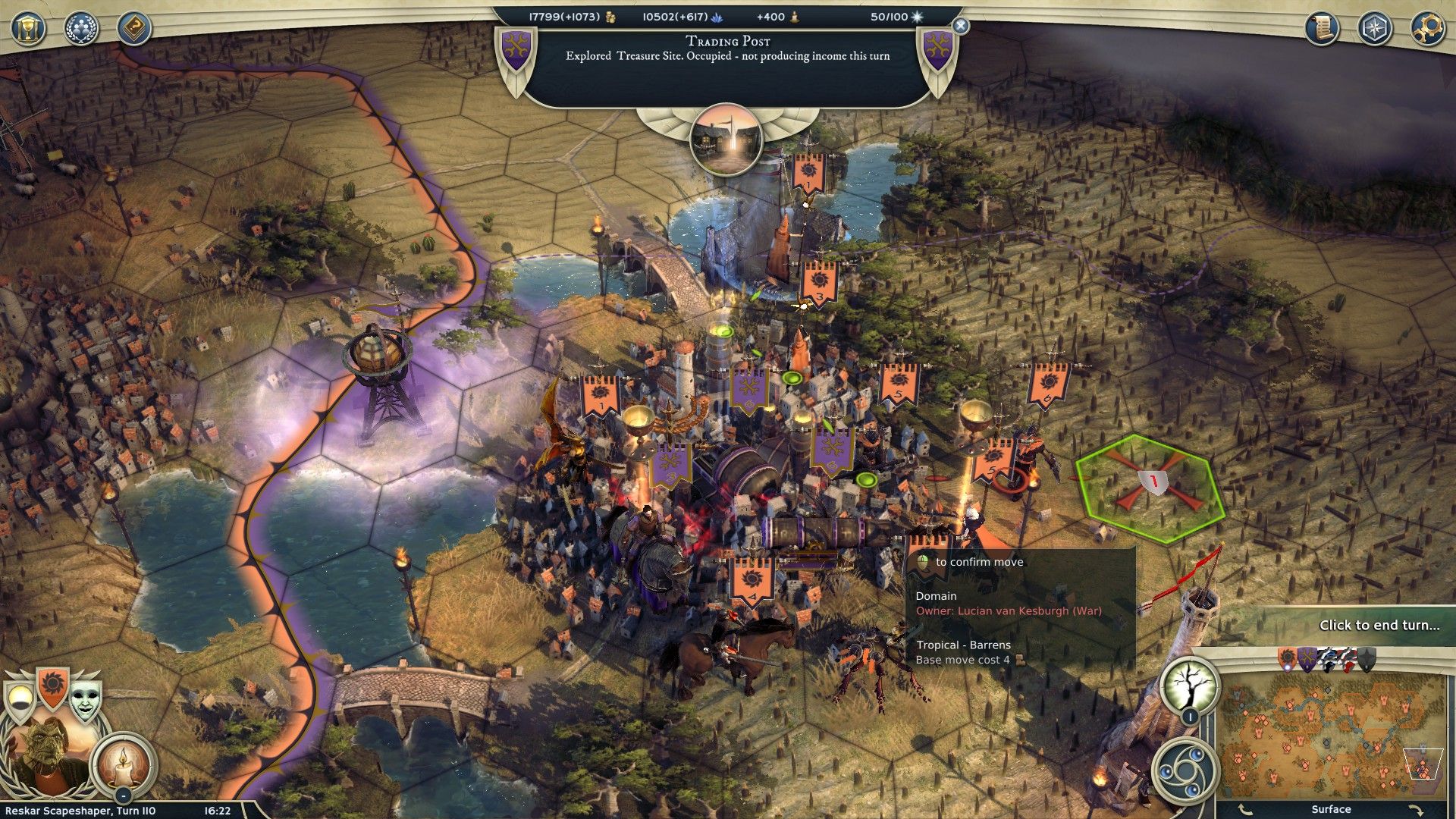
Task: Open the gear settings menu
Action: pos(1426,29)
